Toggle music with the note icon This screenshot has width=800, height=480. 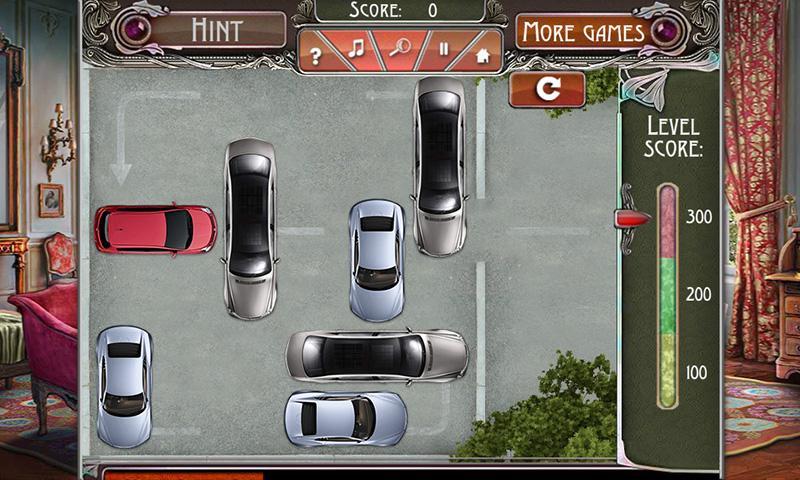pyautogui.click(x=355, y=50)
